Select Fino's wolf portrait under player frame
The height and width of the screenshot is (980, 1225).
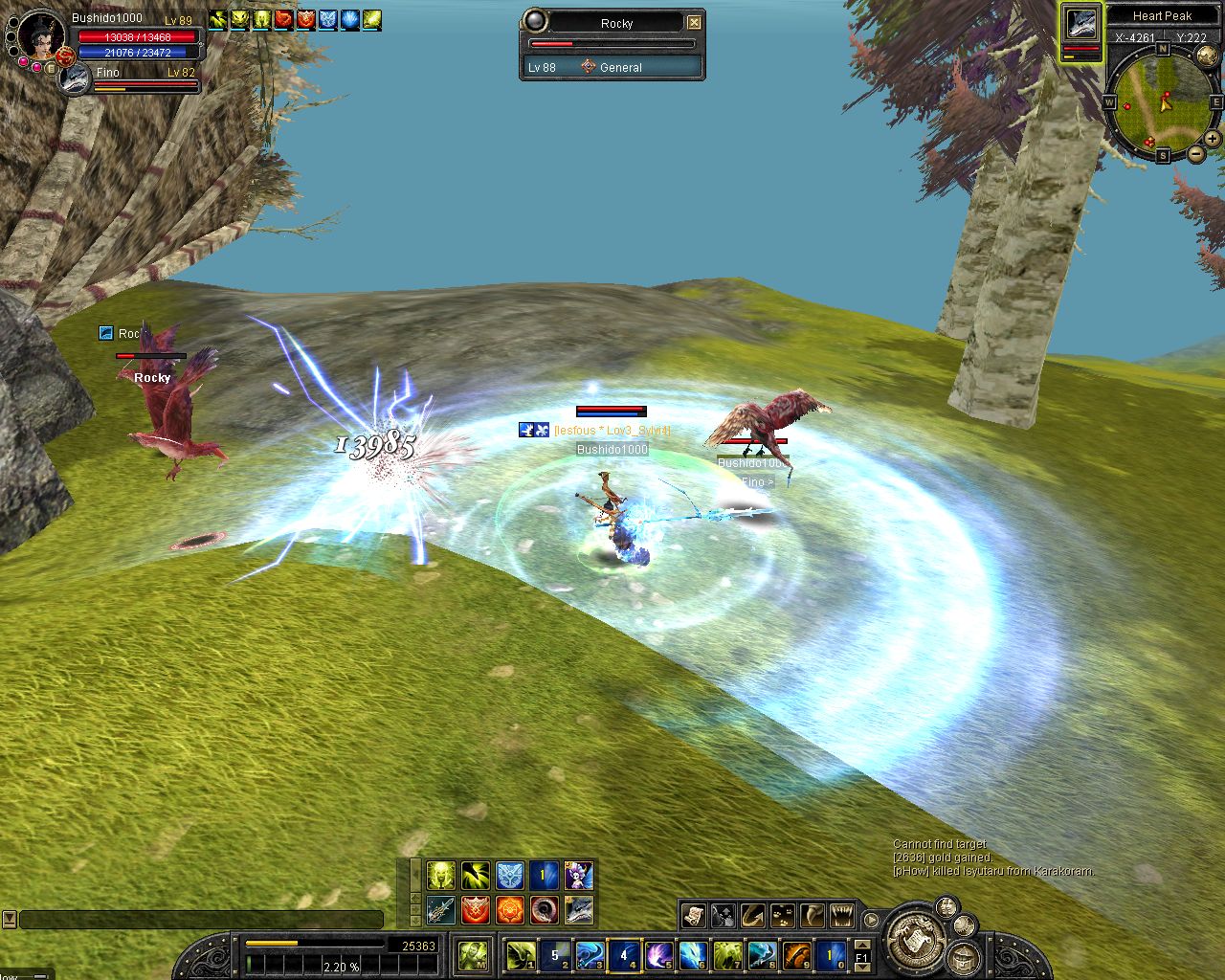tap(74, 80)
